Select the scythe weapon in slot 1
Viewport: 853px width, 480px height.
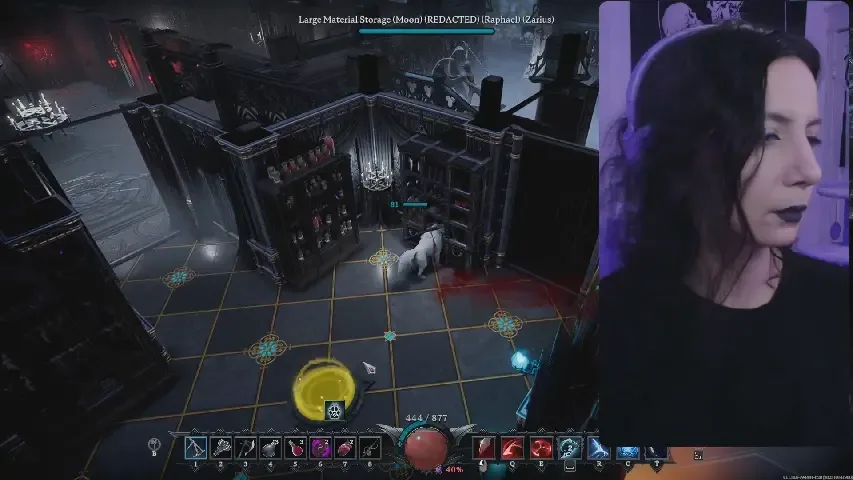[x=195, y=448]
